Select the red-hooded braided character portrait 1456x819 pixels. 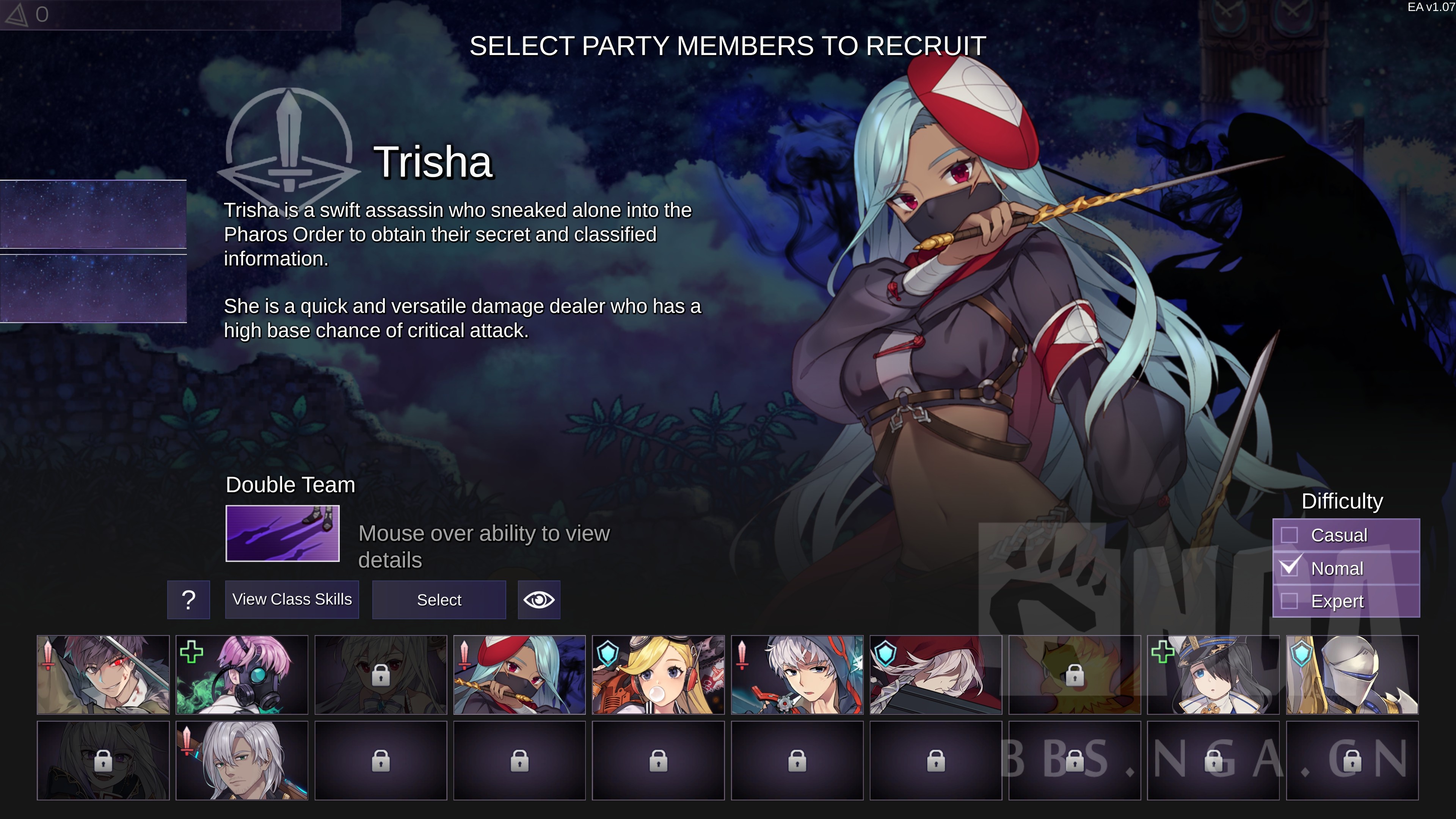coord(935,674)
